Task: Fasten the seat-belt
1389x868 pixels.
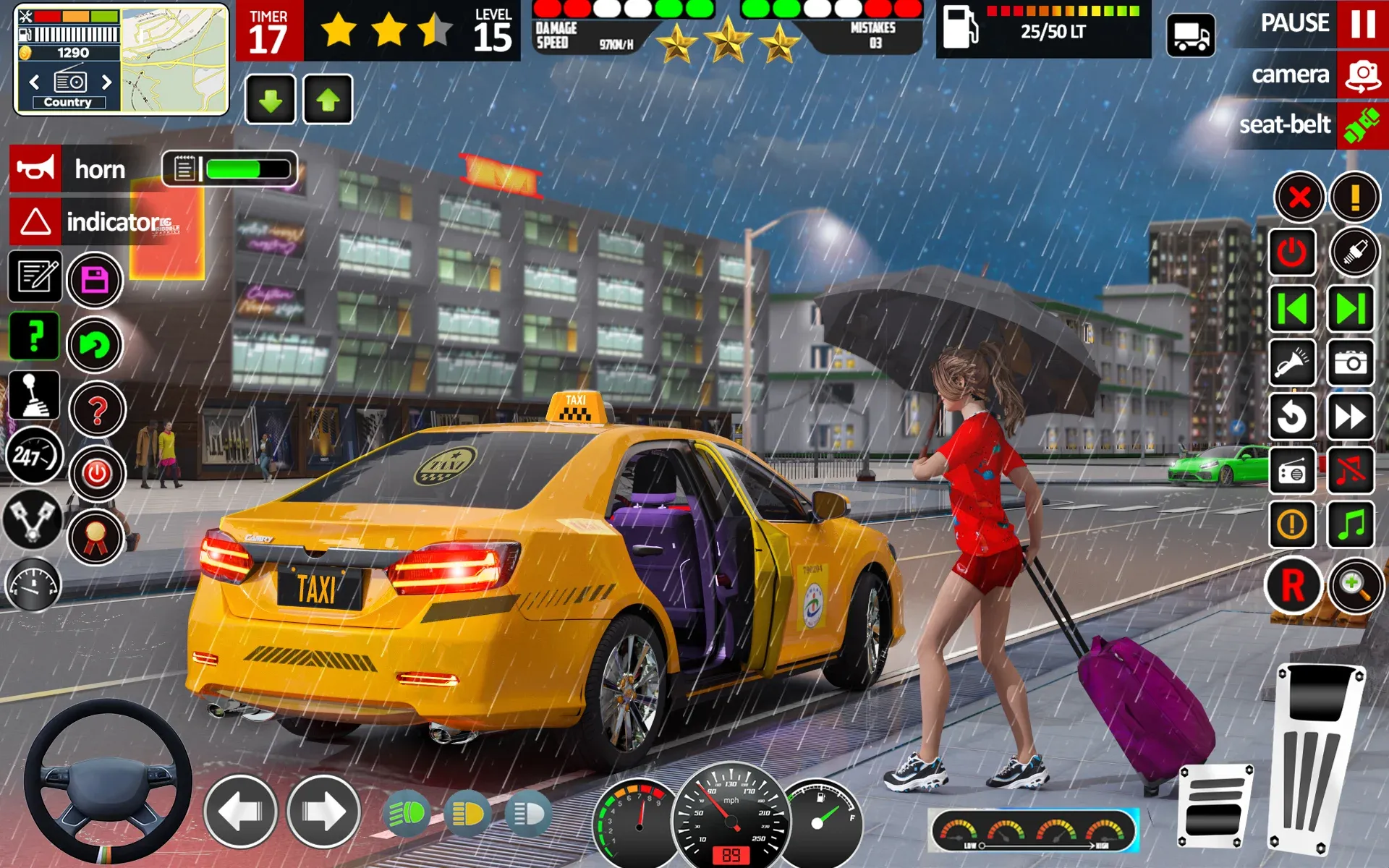Action: (1362, 125)
